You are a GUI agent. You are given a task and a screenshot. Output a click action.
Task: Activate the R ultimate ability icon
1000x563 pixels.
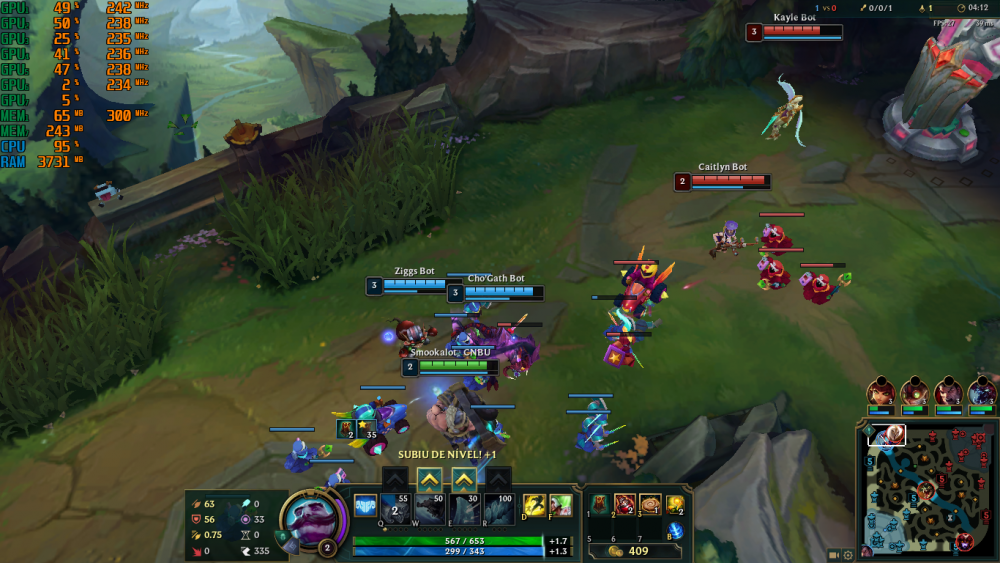498,508
